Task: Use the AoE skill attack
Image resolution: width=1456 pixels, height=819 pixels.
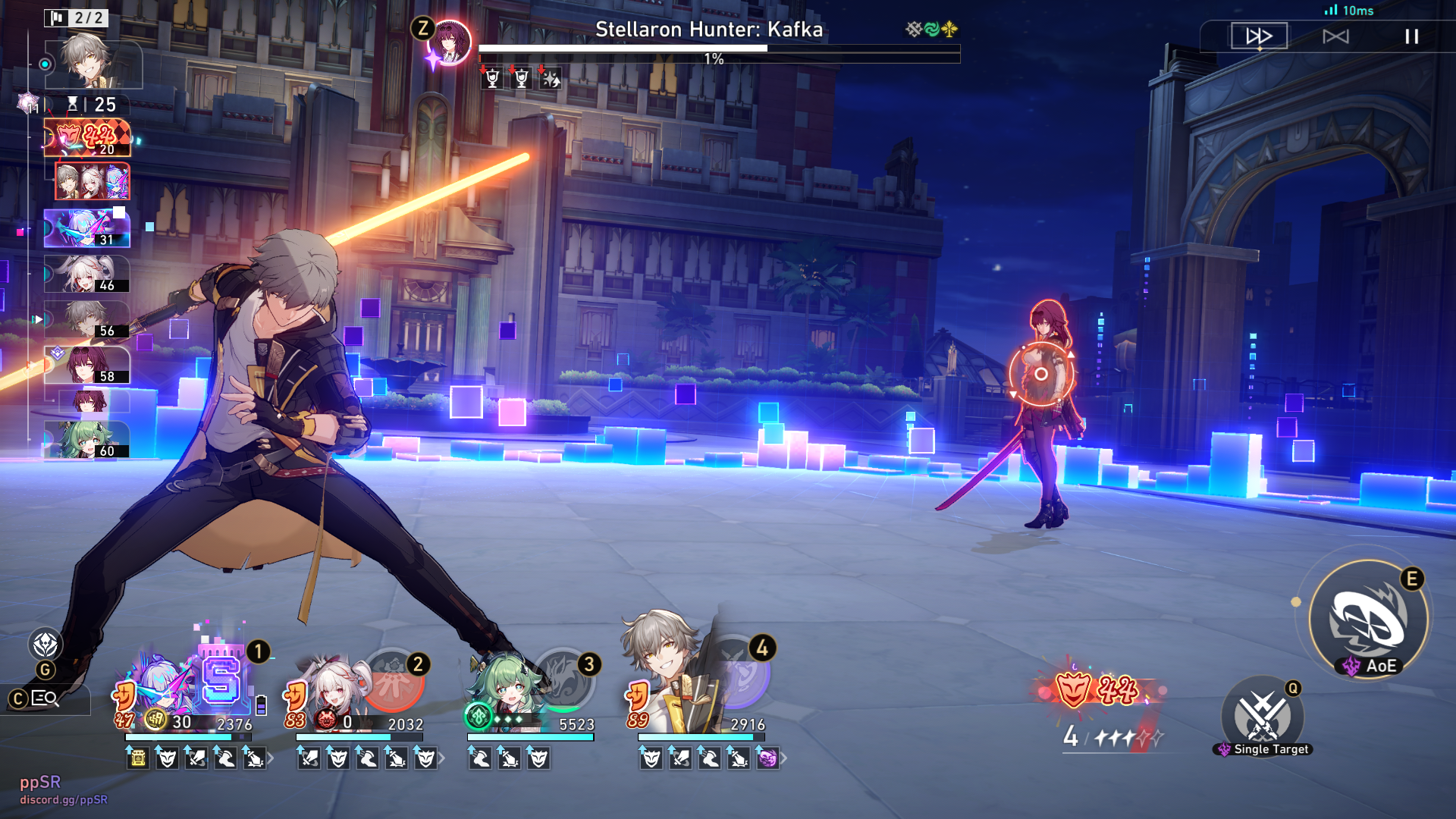Action: 1368,620
